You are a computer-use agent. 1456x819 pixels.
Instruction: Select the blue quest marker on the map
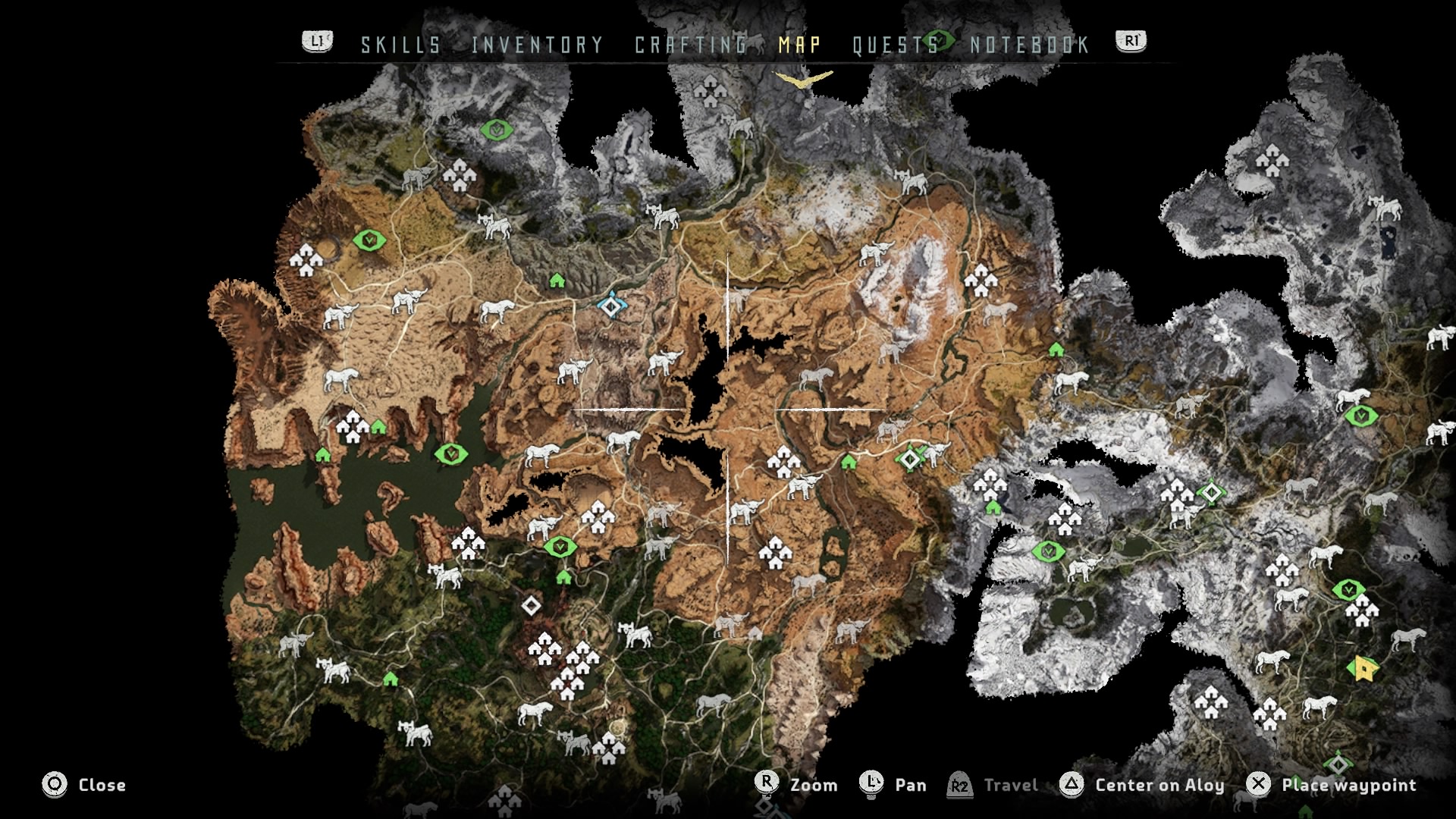click(611, 306)
